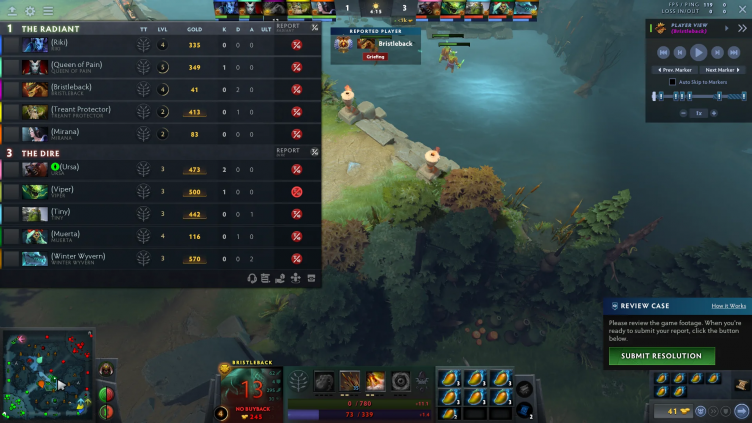Decrease playback speed with the minus button
Image resolution: width=752 pixels, height=423 pixels.
pyautogui.click(x=684, y=113)
